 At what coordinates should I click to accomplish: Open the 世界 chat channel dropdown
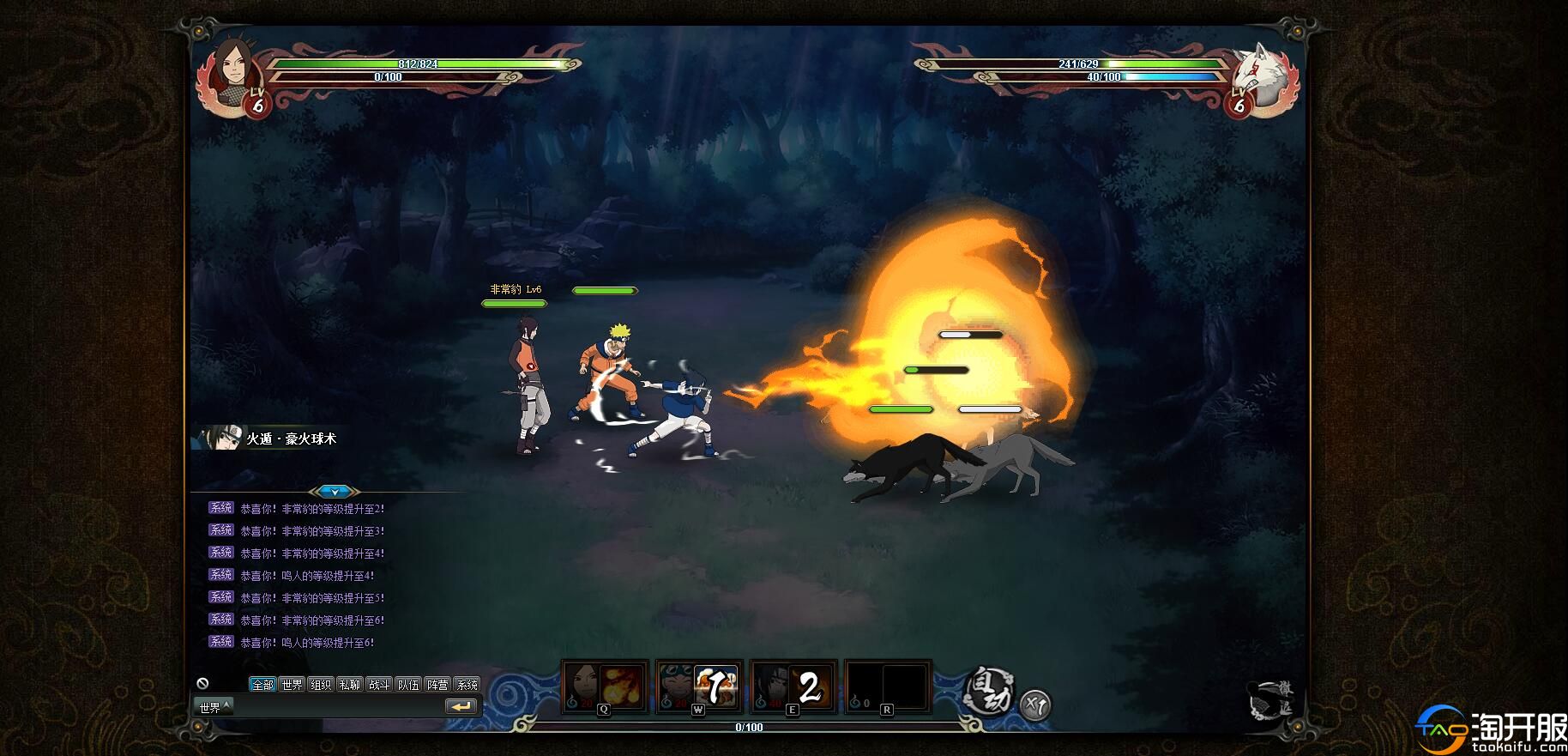pos(213,707)
